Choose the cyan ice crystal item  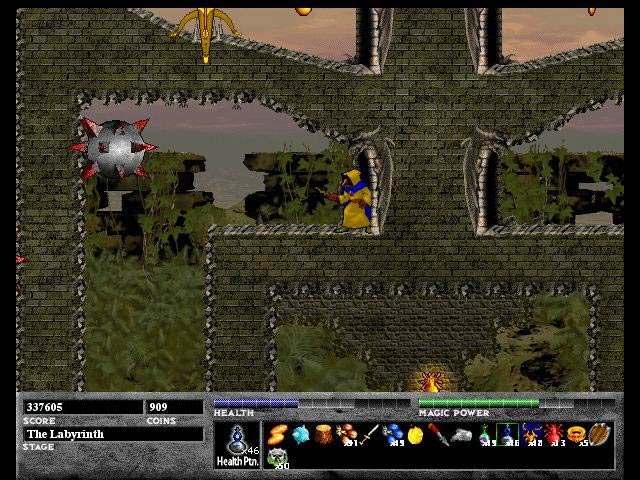click(300, 434)
